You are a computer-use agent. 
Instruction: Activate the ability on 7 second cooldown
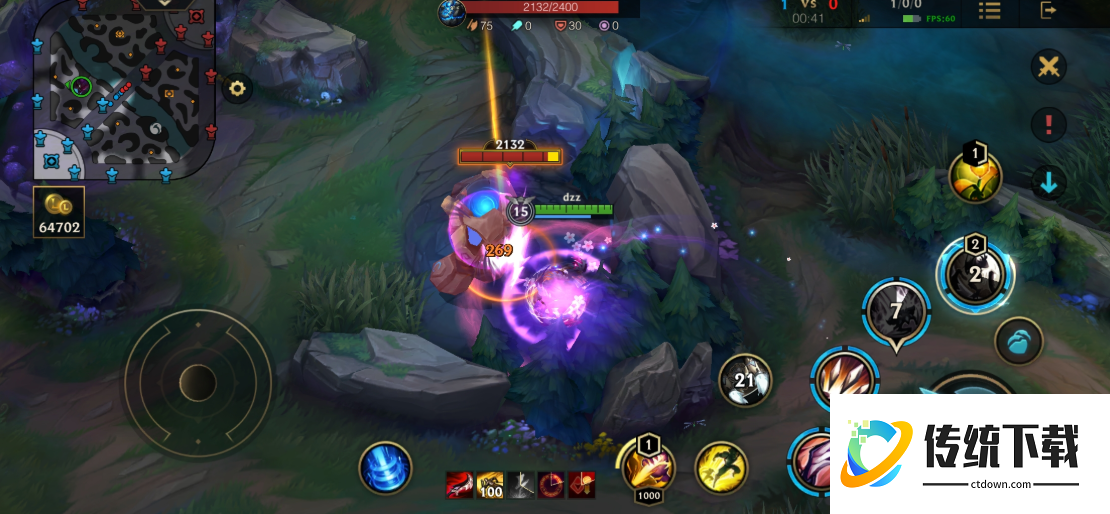896,312
